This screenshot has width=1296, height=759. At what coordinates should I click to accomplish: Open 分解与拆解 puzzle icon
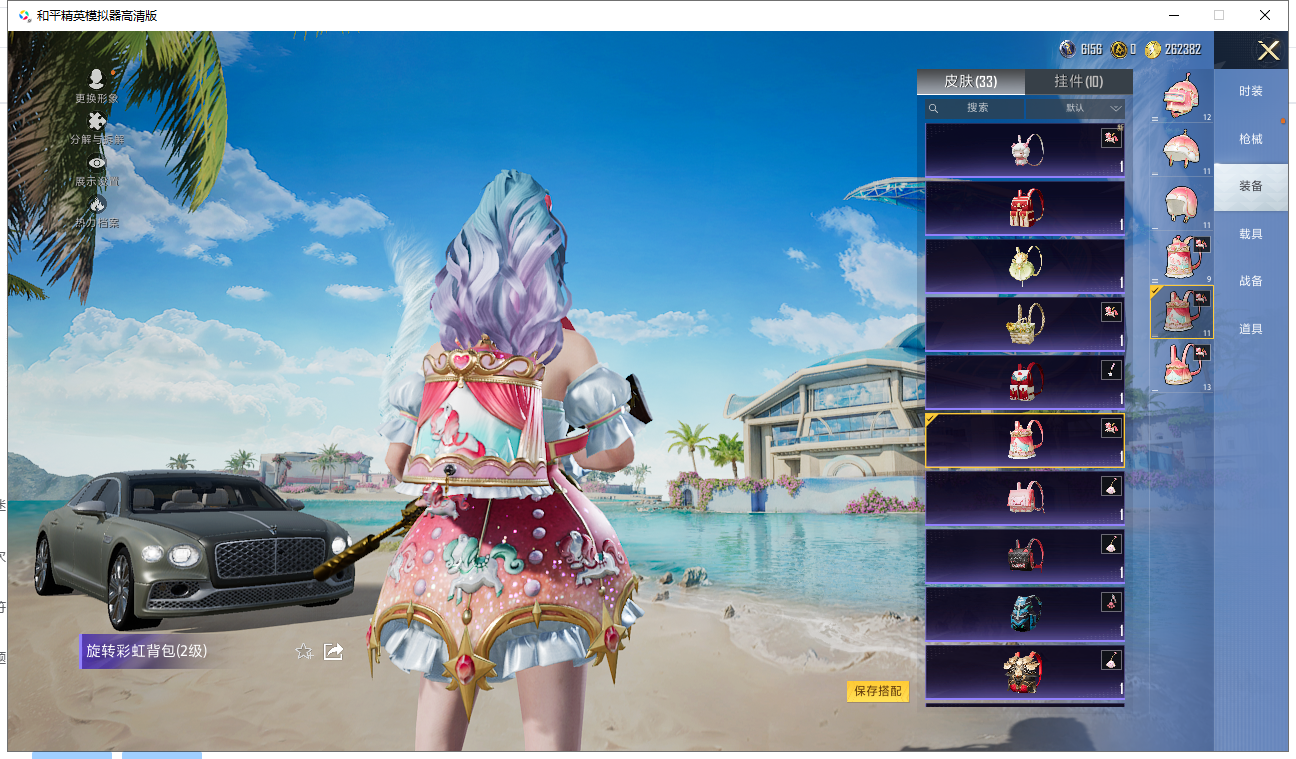tap(97, 128)
